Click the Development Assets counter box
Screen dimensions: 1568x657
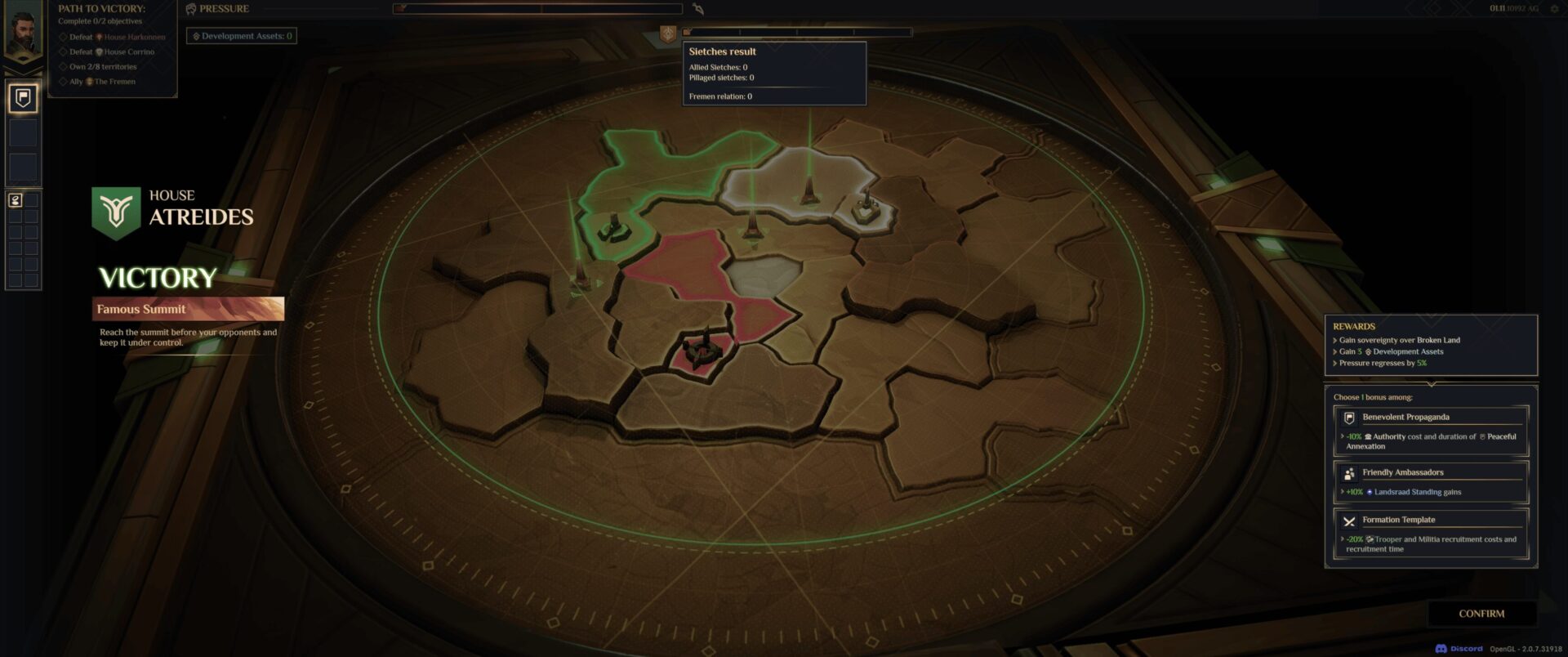(242, 36)
